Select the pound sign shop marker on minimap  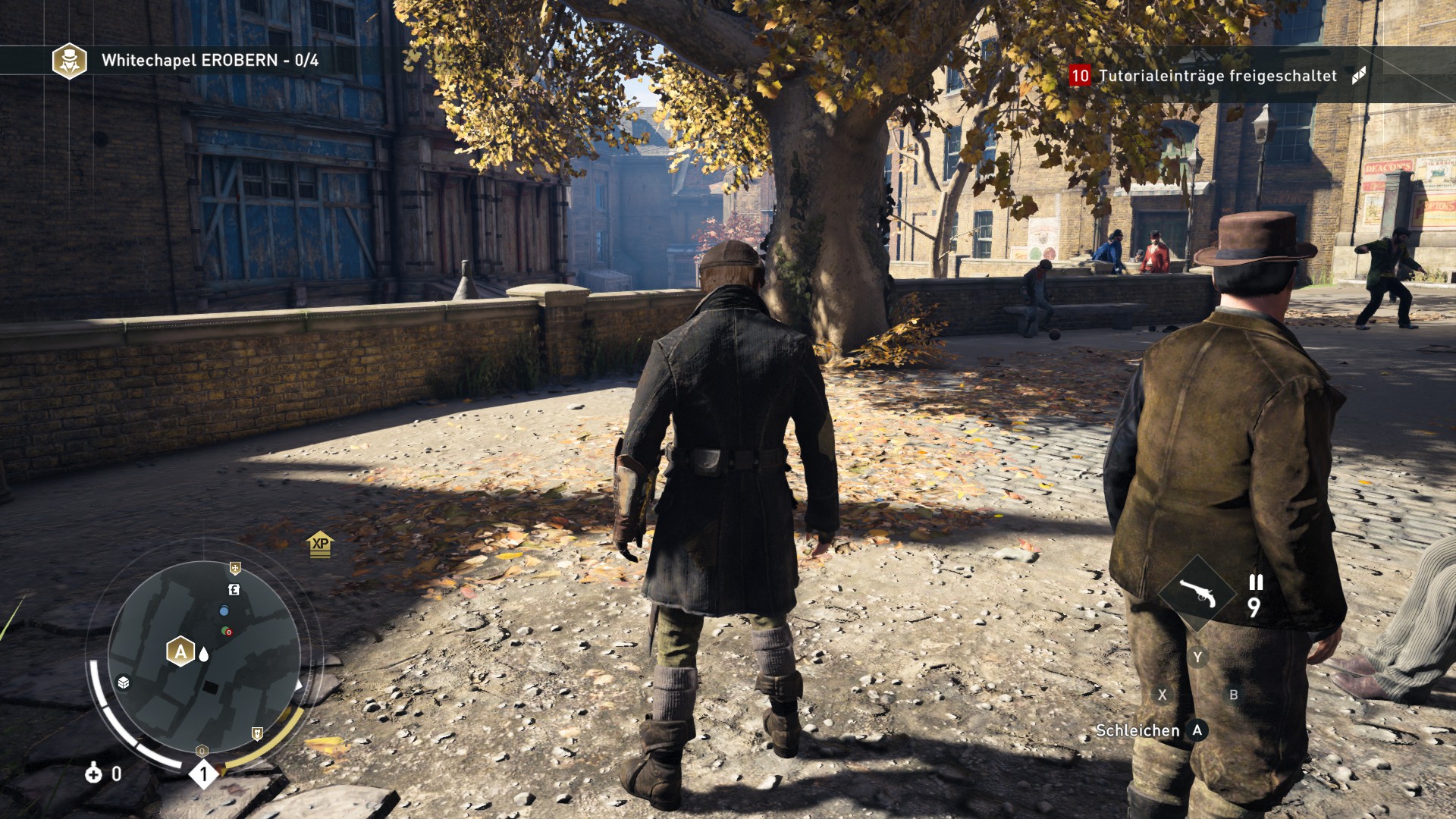pos(234,589)
